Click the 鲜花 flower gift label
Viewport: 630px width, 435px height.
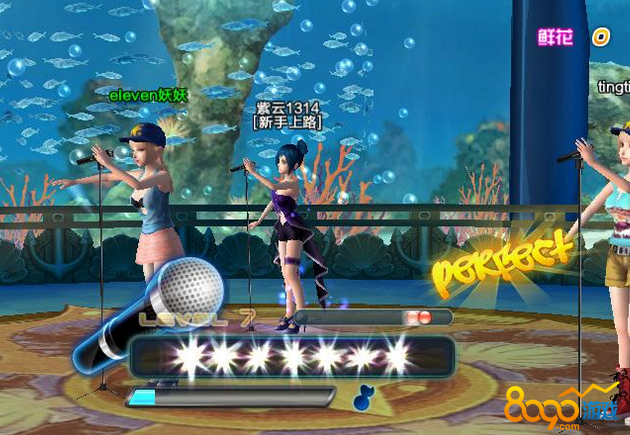tap(556, 37)
